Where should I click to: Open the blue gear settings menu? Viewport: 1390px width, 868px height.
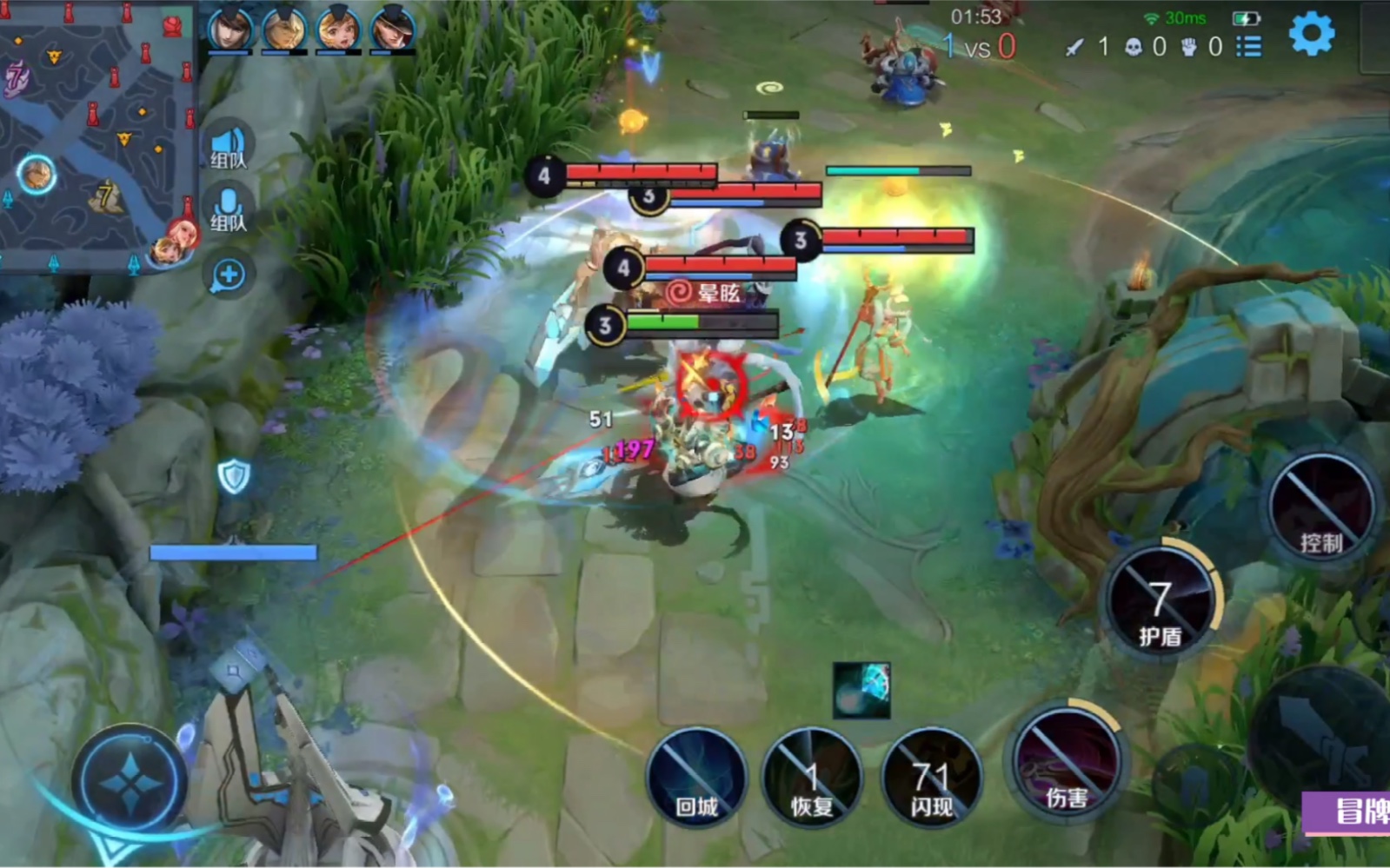pos(1311,35)
